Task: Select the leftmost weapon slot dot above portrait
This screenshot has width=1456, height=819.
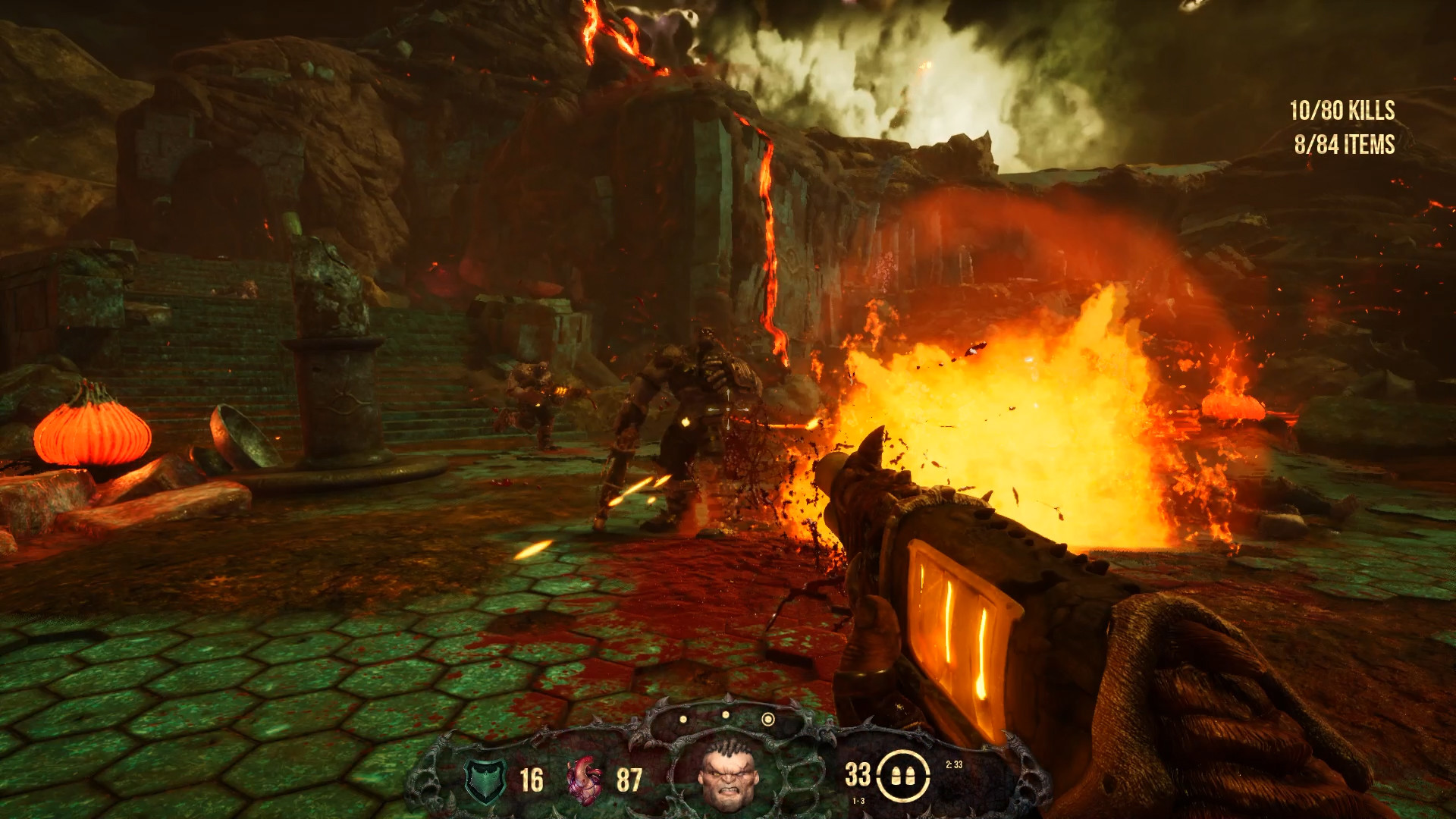Action: (682, 719)
